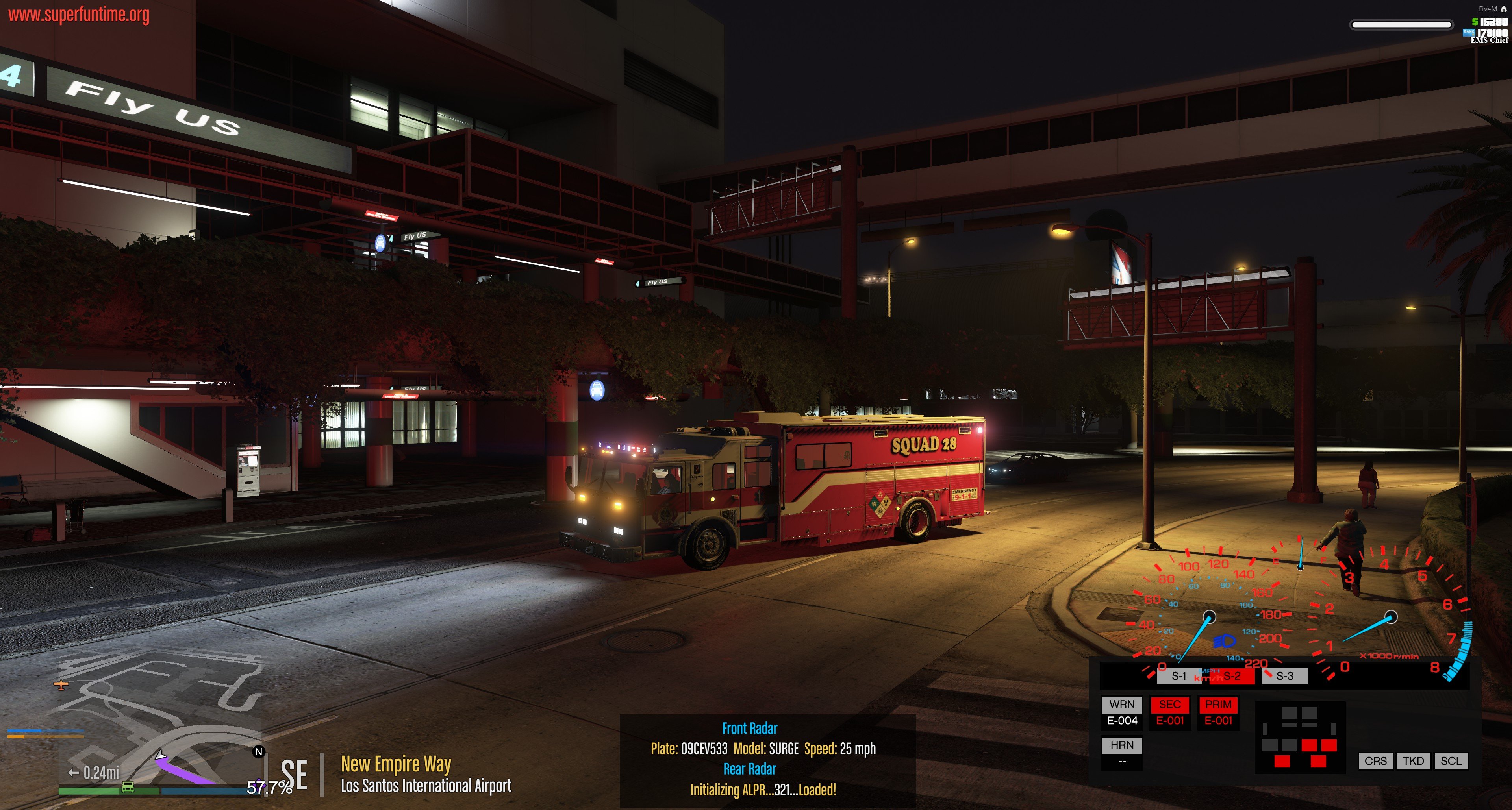This screenshot has height=810, width=1512.
Task: Toggle the SEC secondary lights button
Action: pyautogui.click(x=1170, y=705)
